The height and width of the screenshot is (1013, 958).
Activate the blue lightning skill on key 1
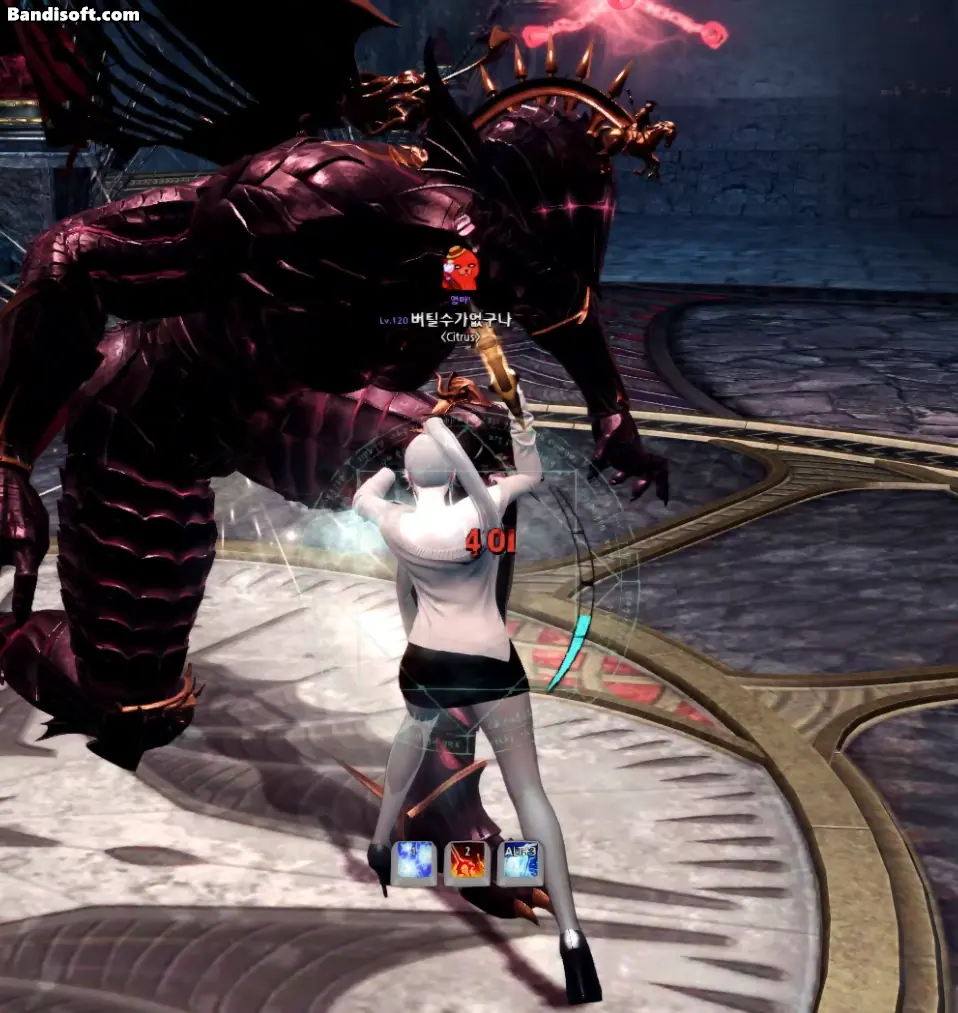[x=414, y=863]
